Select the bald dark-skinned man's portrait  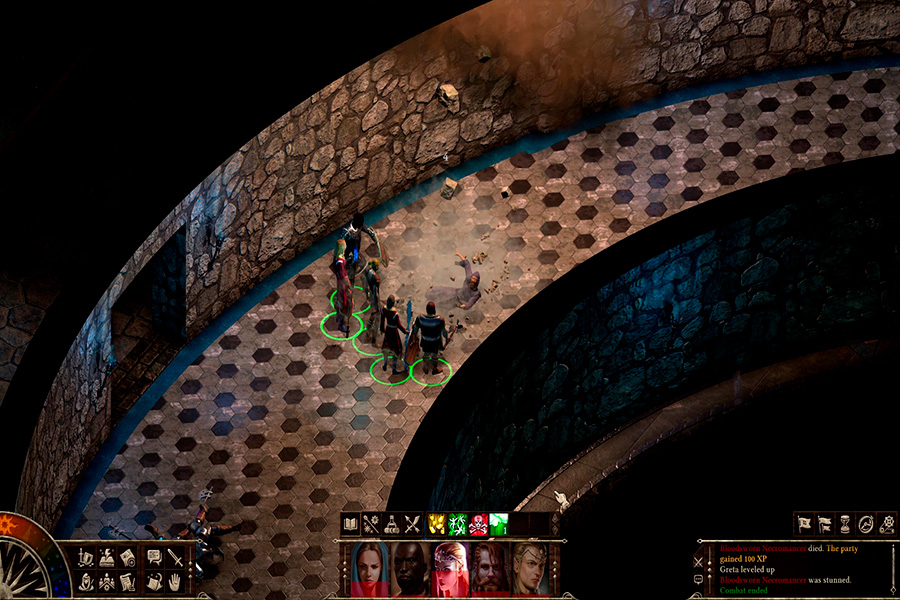pyautogui.click(x=408, y=567)
